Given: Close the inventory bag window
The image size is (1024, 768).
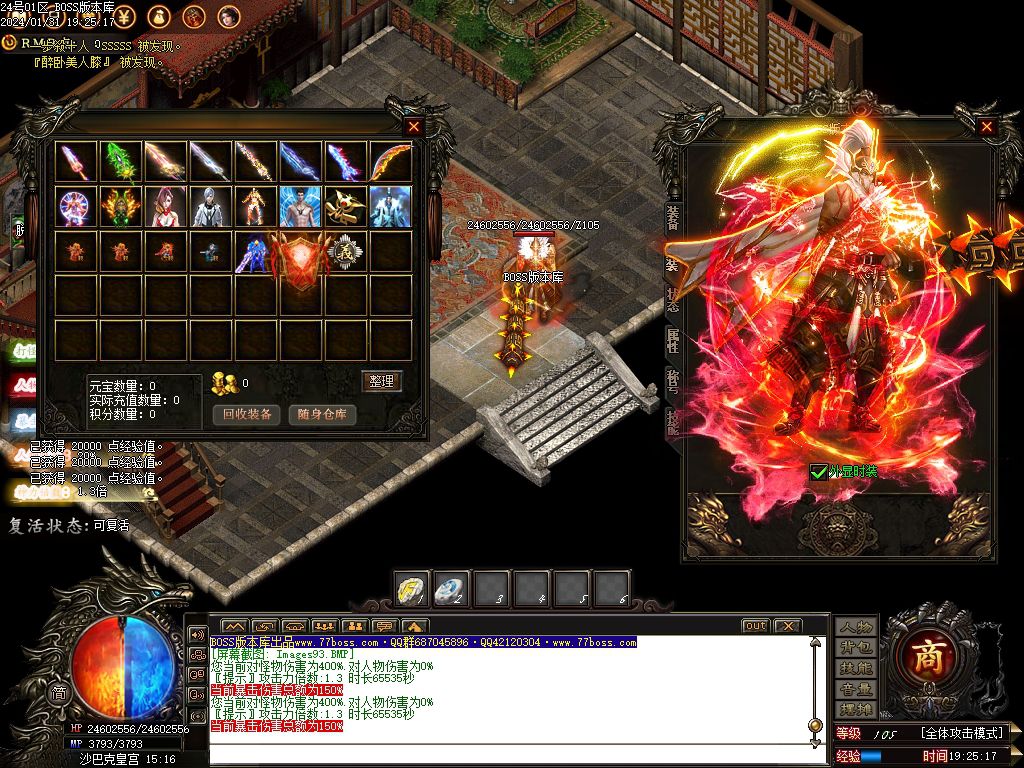Looking at the screenshot, I should (x=414, y=127).
